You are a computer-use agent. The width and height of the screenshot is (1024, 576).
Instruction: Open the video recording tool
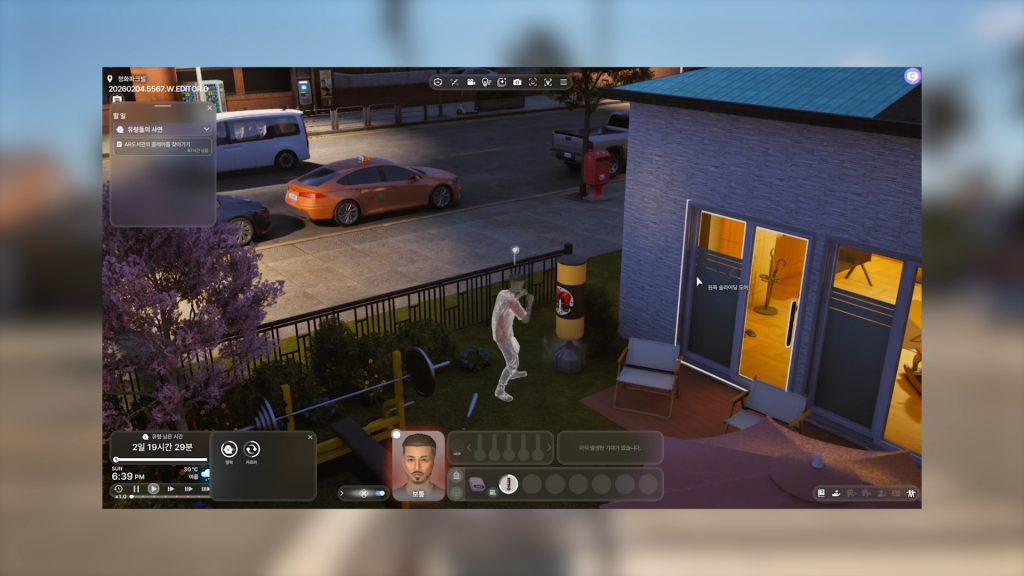(470, 82)
